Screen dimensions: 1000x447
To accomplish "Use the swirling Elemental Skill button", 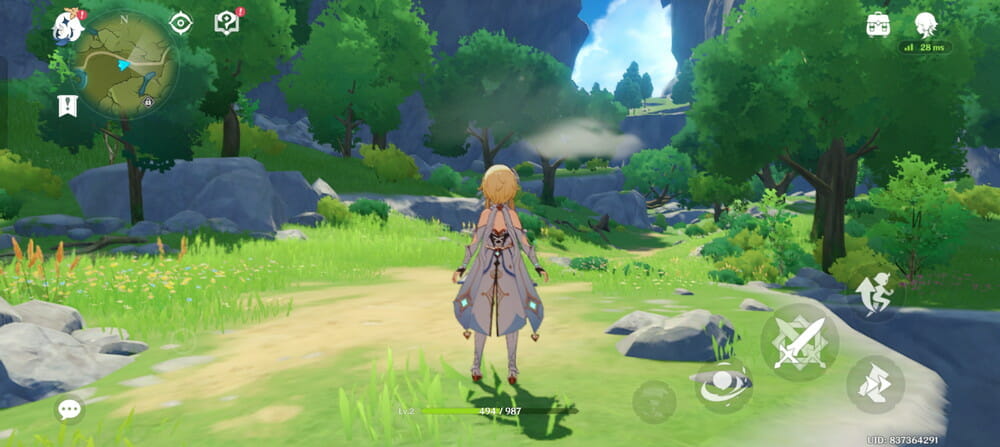I will tap(723, 387).
